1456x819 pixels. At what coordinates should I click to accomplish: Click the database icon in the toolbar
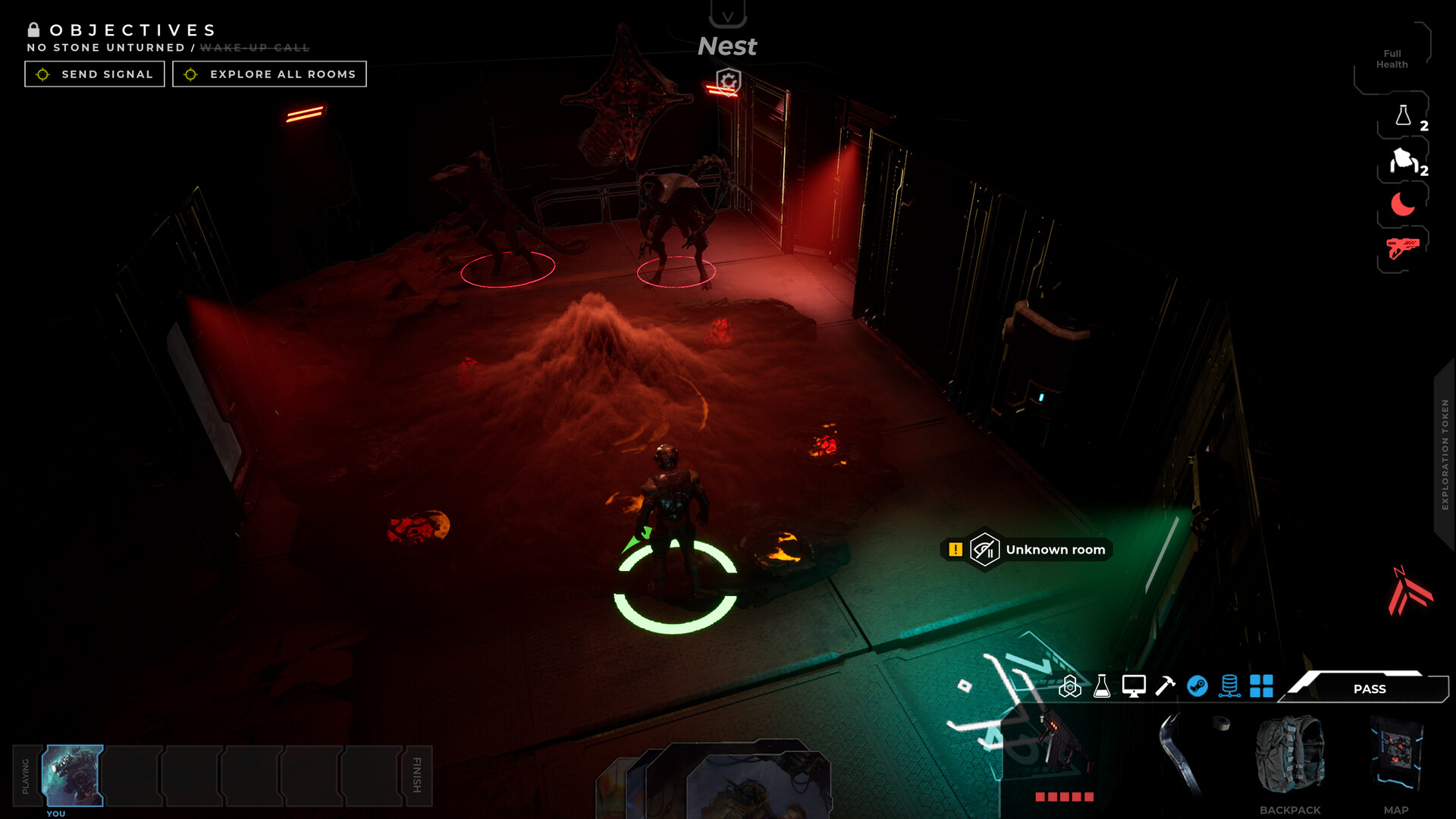pos(1229,688)
